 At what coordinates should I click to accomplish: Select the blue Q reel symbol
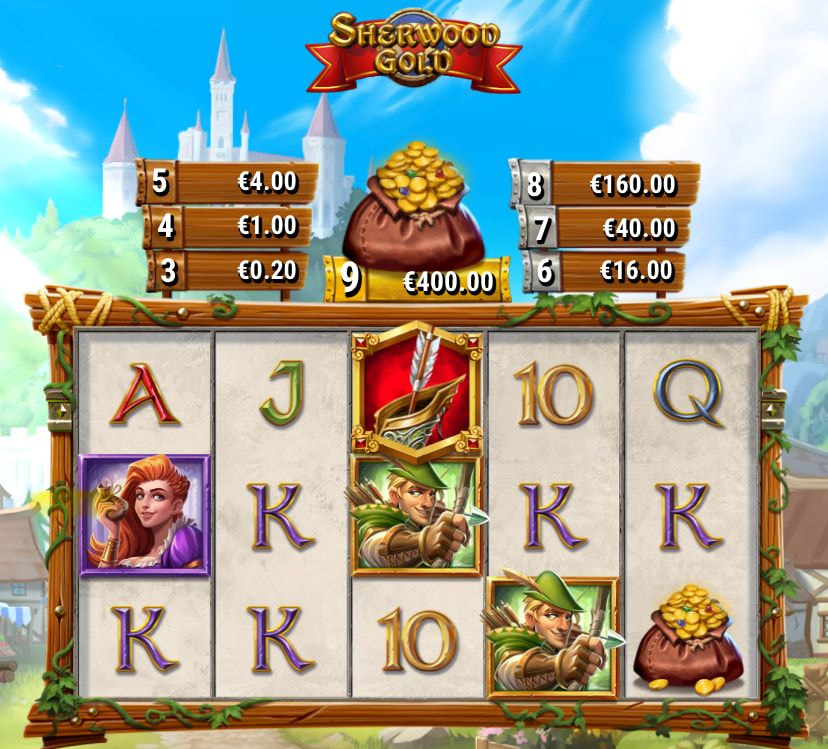690,393
